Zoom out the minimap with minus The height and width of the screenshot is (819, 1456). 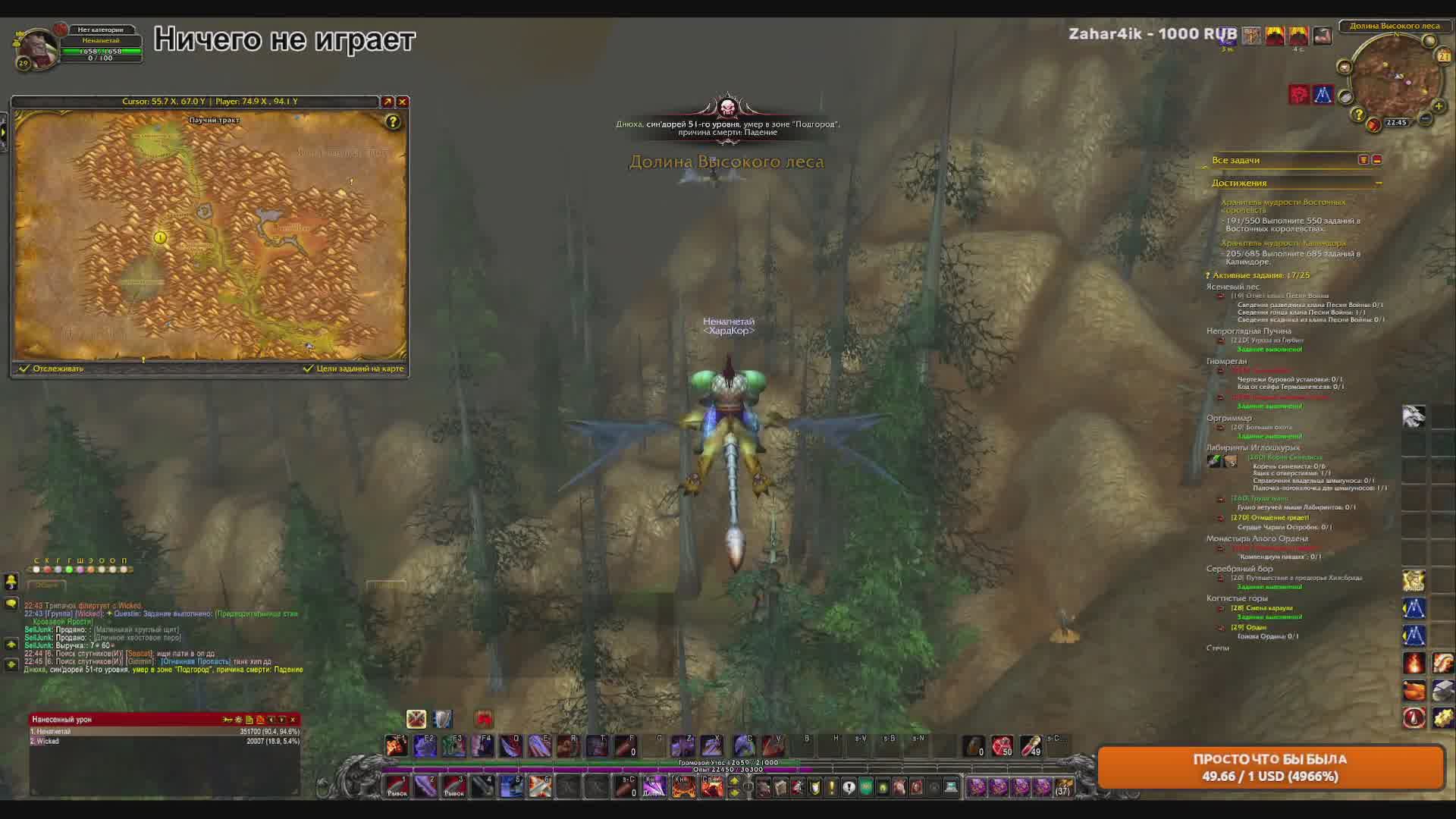[x=1426, y=118]
